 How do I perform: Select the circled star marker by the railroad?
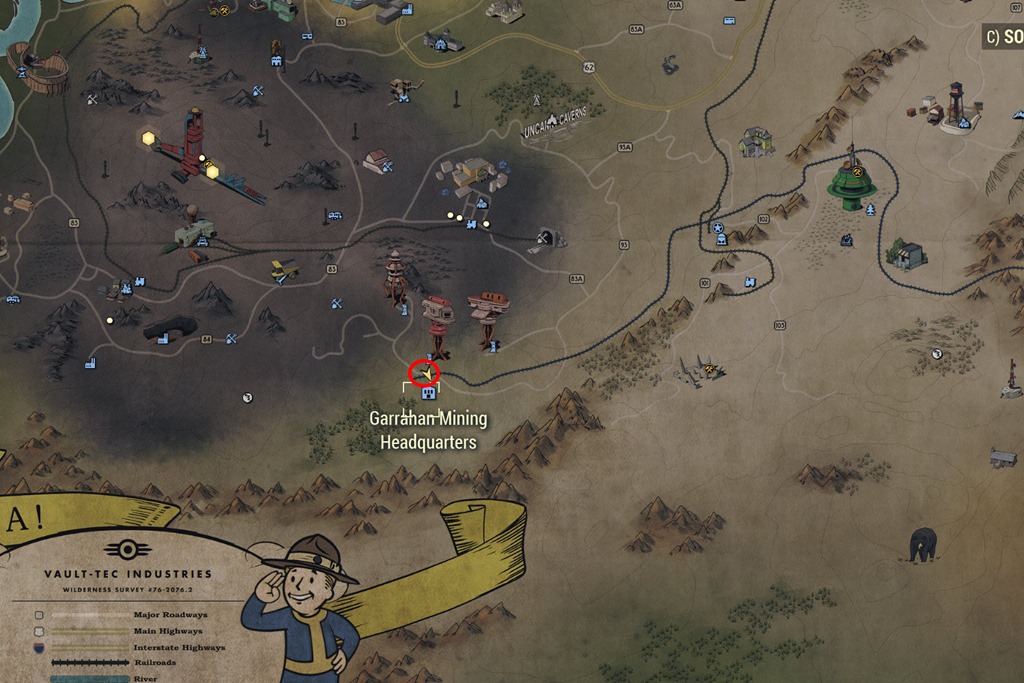(717, 228)
